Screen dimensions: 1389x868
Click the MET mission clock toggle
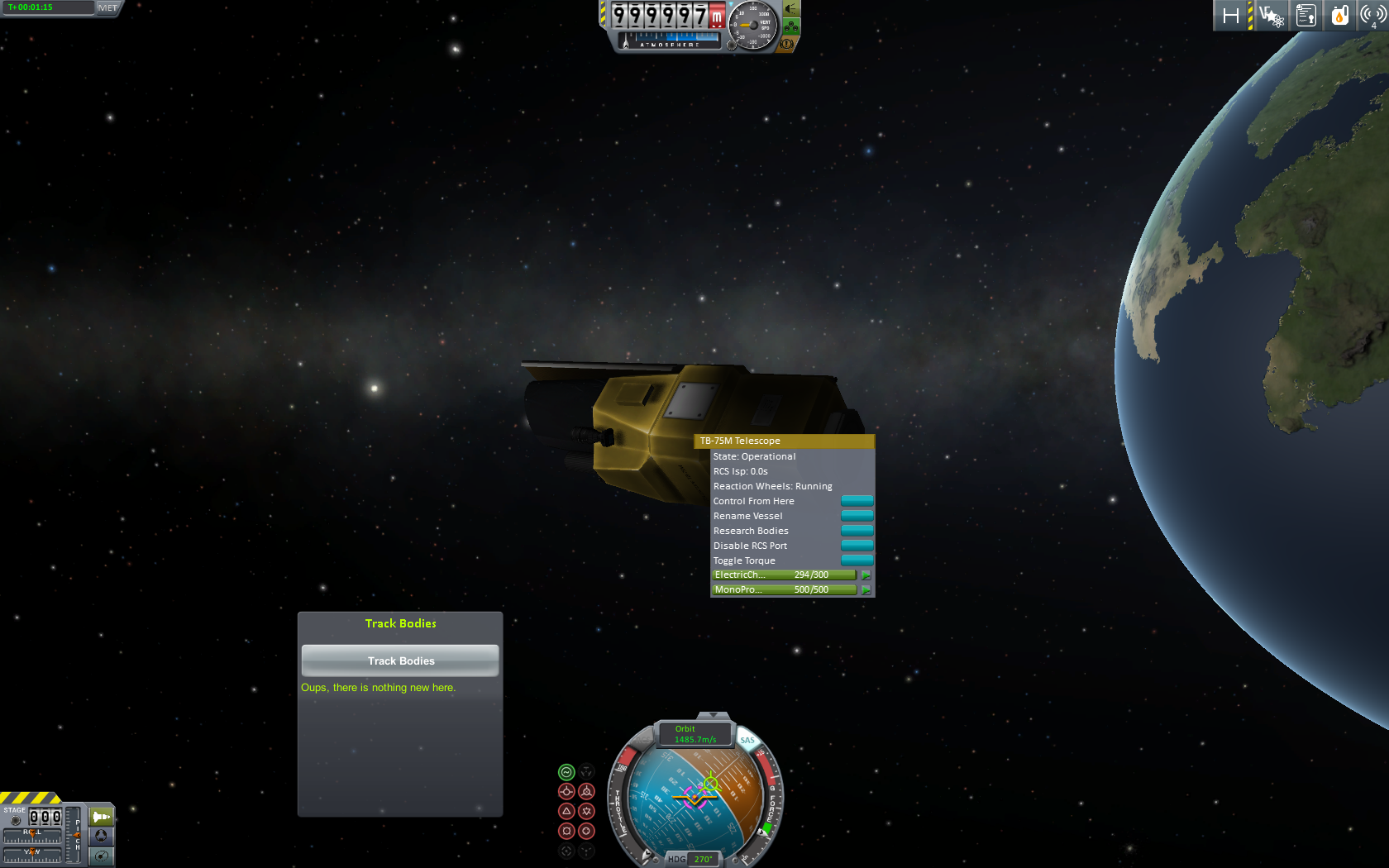click(x=107, y=7)
